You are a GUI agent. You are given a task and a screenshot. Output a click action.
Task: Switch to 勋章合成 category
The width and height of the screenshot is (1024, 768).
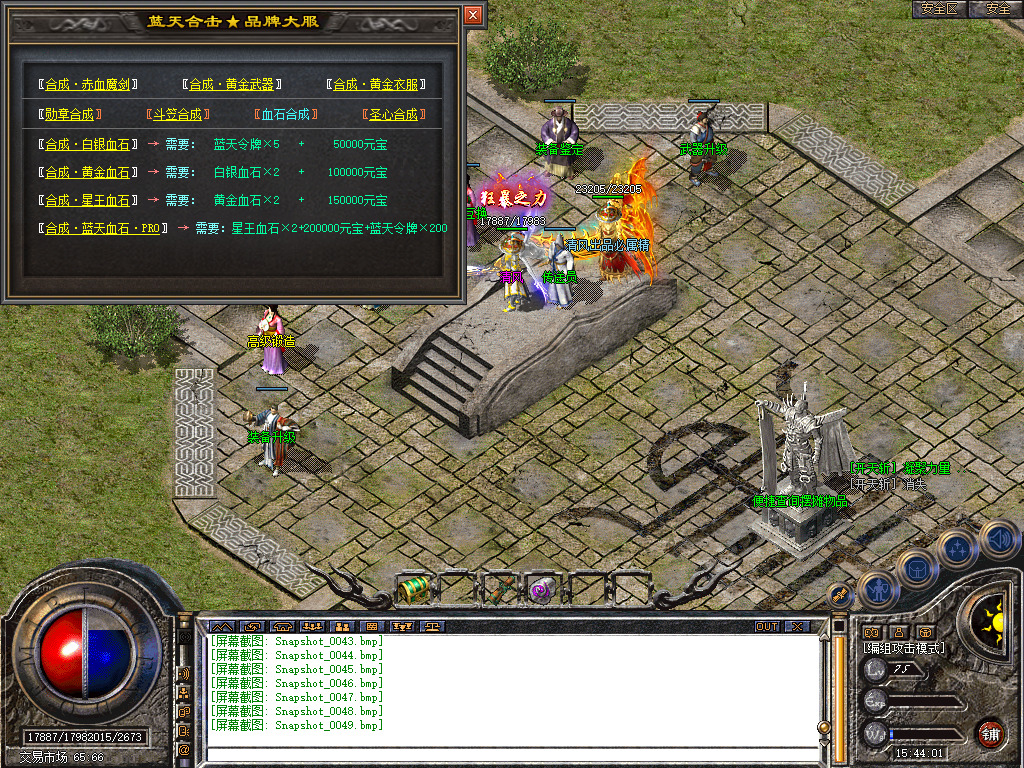pos(69,114)
